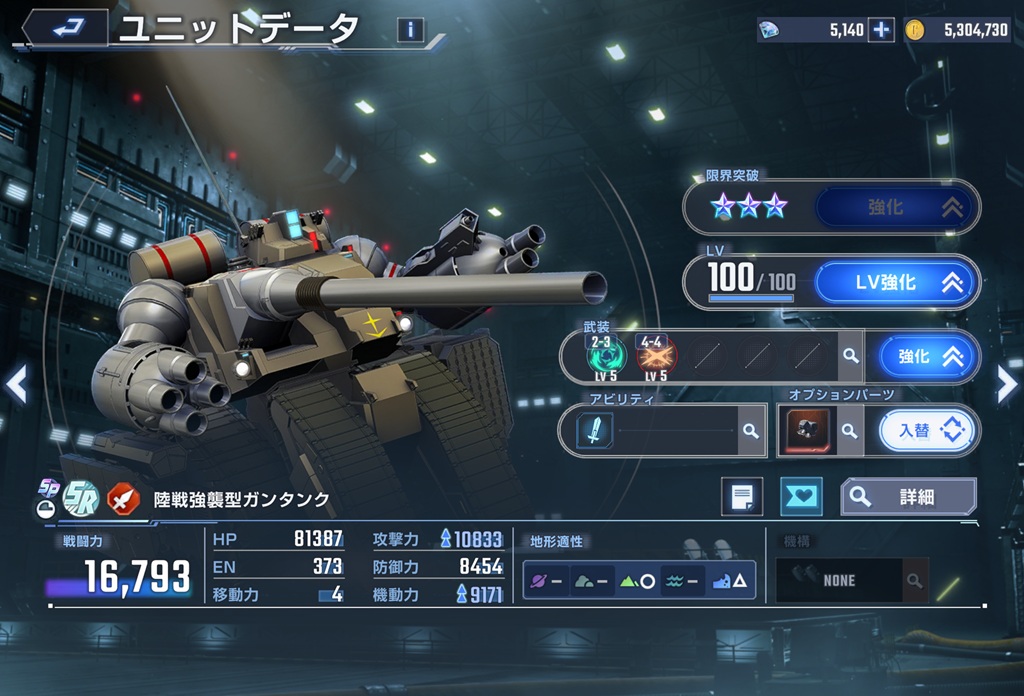Tap the LV強化 level-up button

click(x=897, y=283)
